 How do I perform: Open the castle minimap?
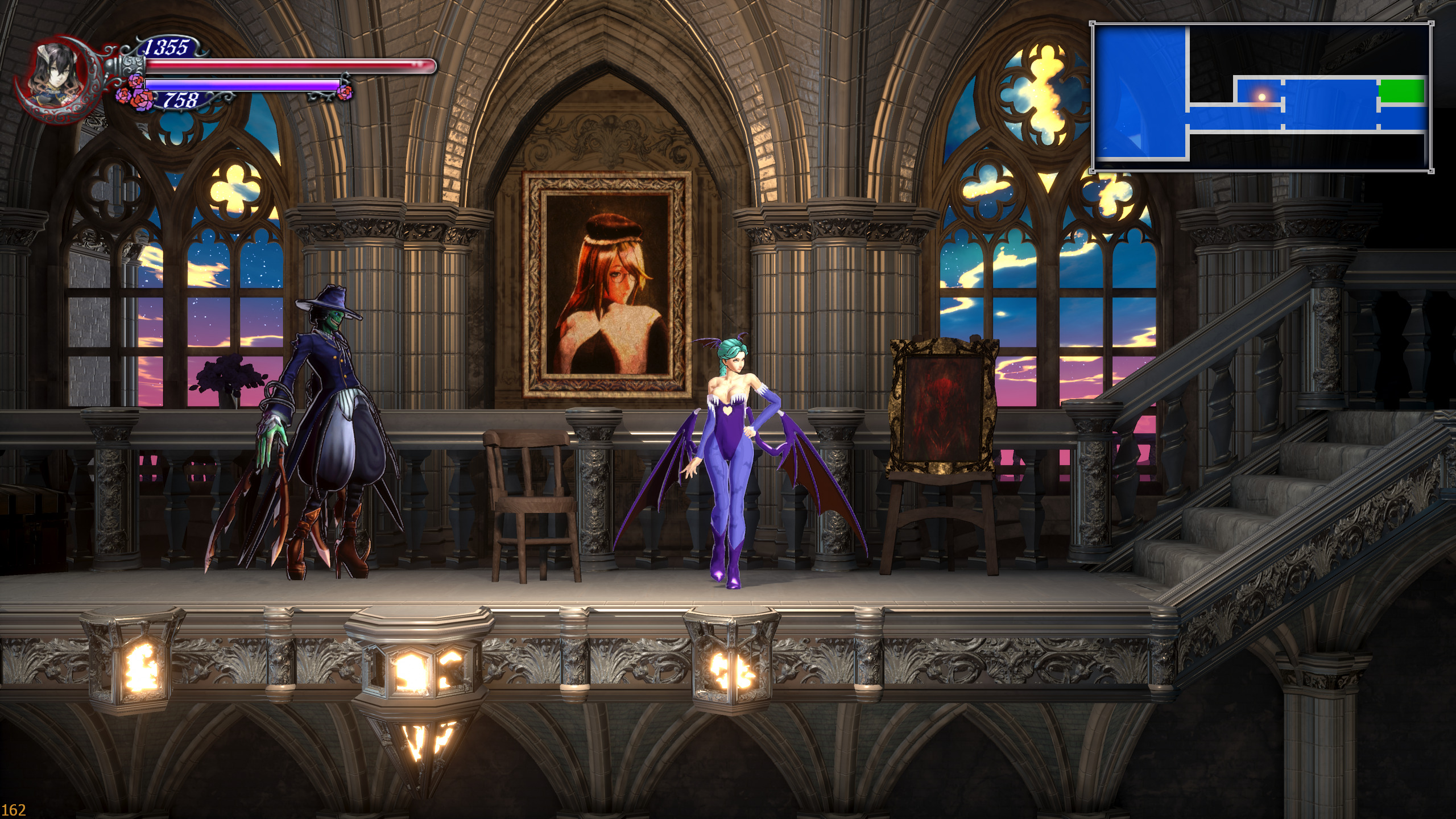[x=1261, y=97]
